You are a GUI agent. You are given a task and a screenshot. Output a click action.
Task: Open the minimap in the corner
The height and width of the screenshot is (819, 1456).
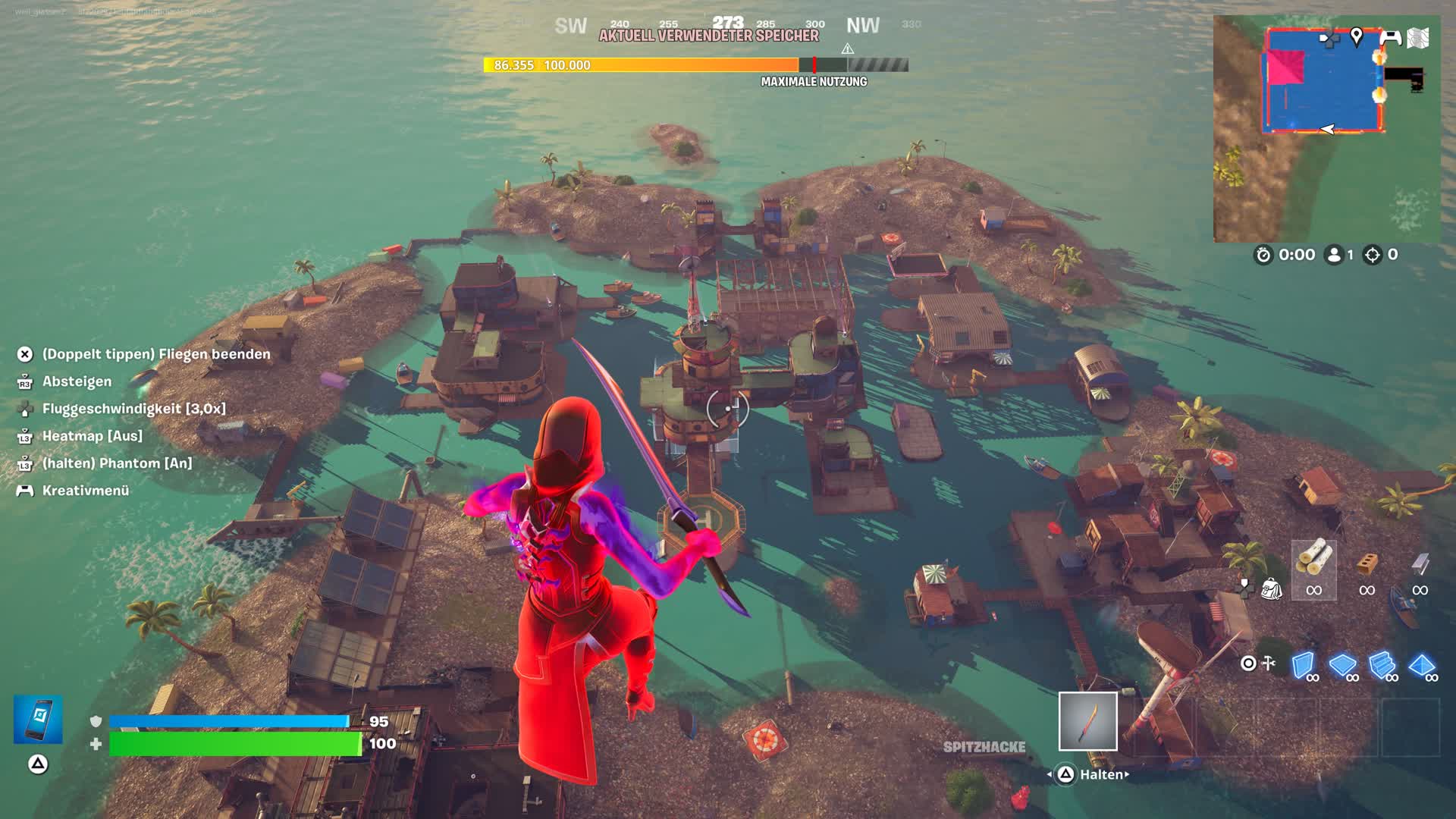click(1326, 129)
